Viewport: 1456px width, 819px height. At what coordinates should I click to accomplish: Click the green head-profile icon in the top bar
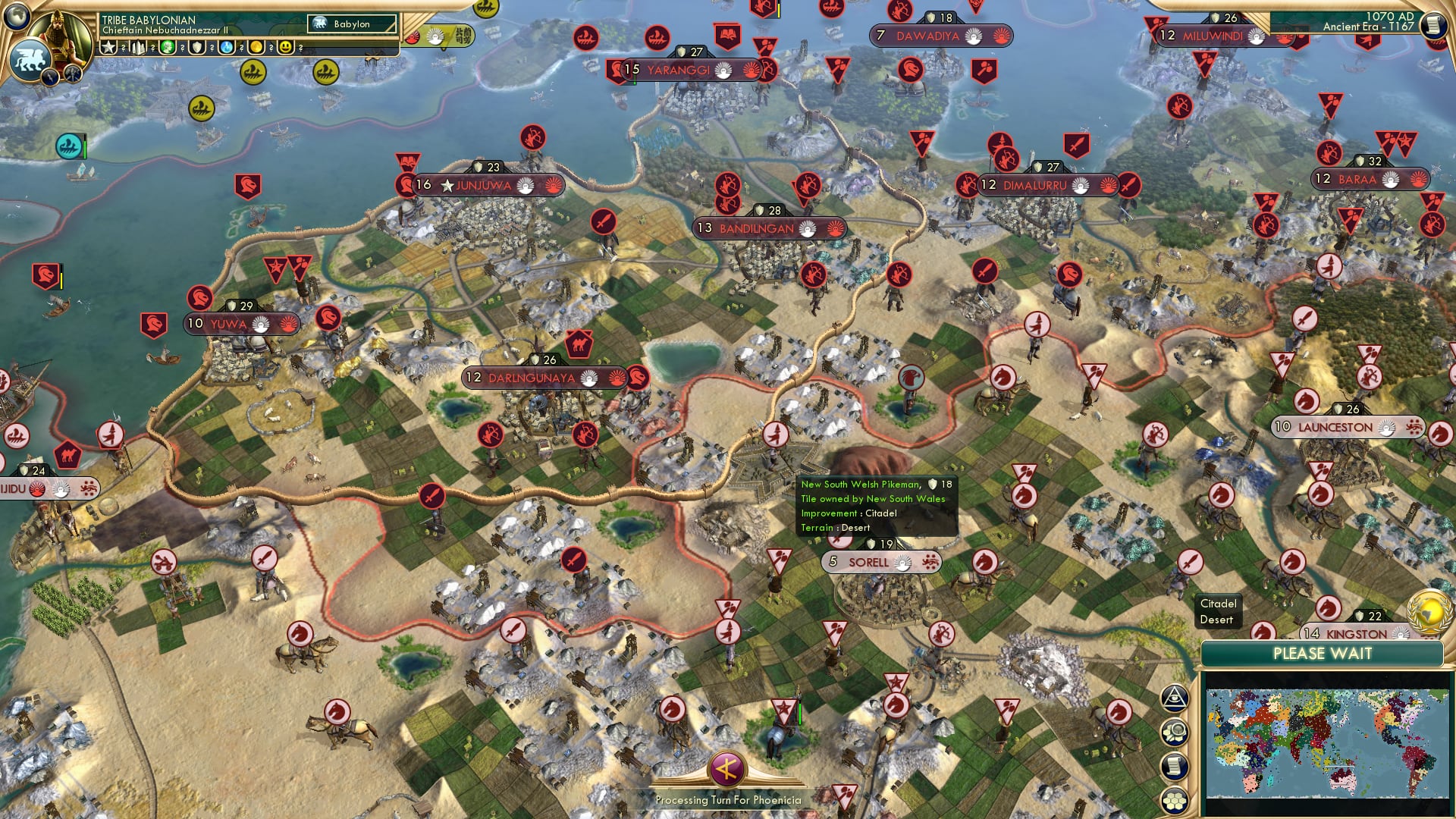(168, 48)
